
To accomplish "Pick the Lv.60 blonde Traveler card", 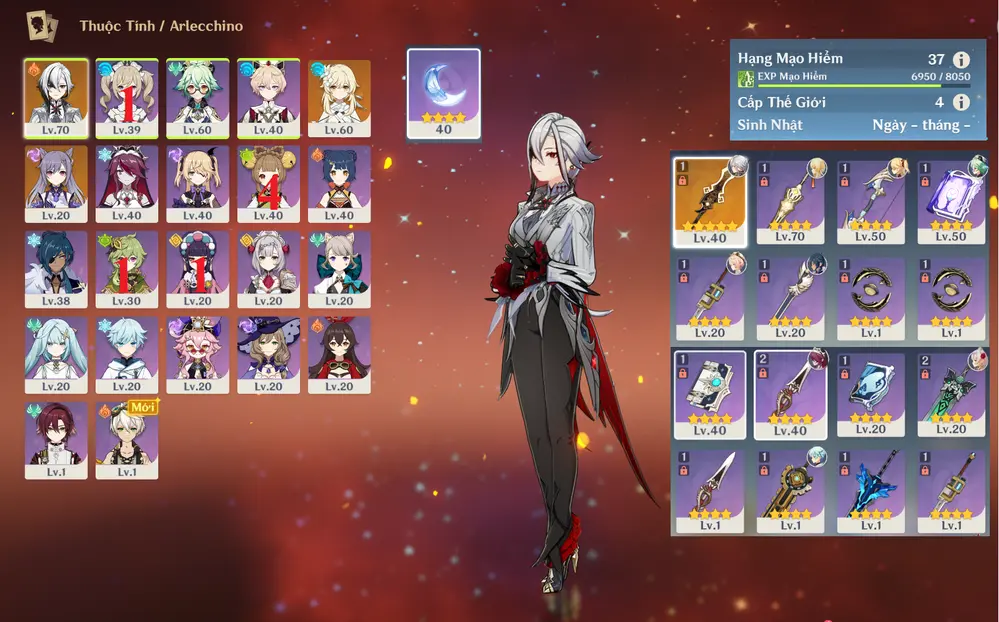I will [339, 98].
